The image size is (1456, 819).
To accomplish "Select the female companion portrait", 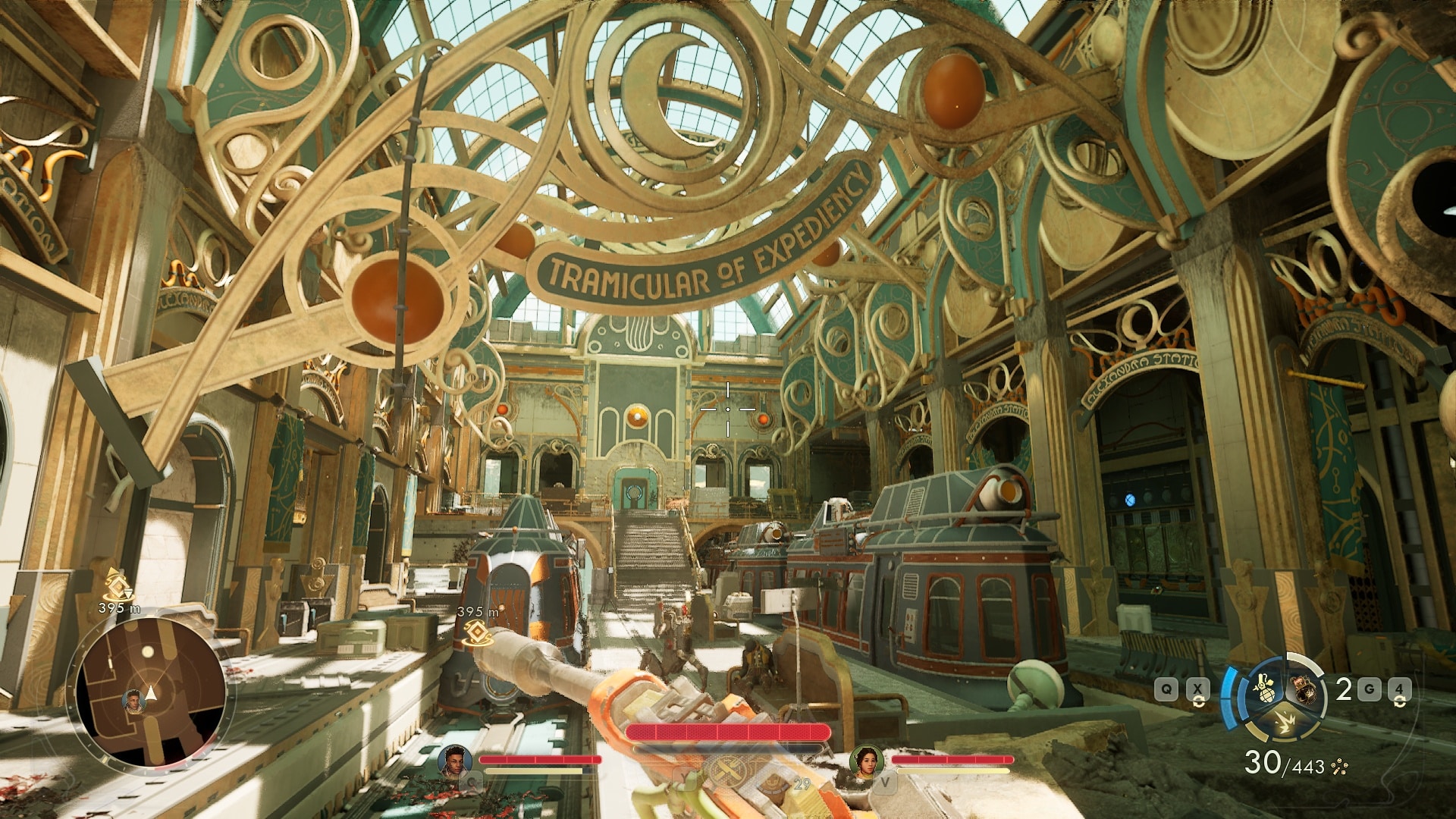I will coord(866,761).
